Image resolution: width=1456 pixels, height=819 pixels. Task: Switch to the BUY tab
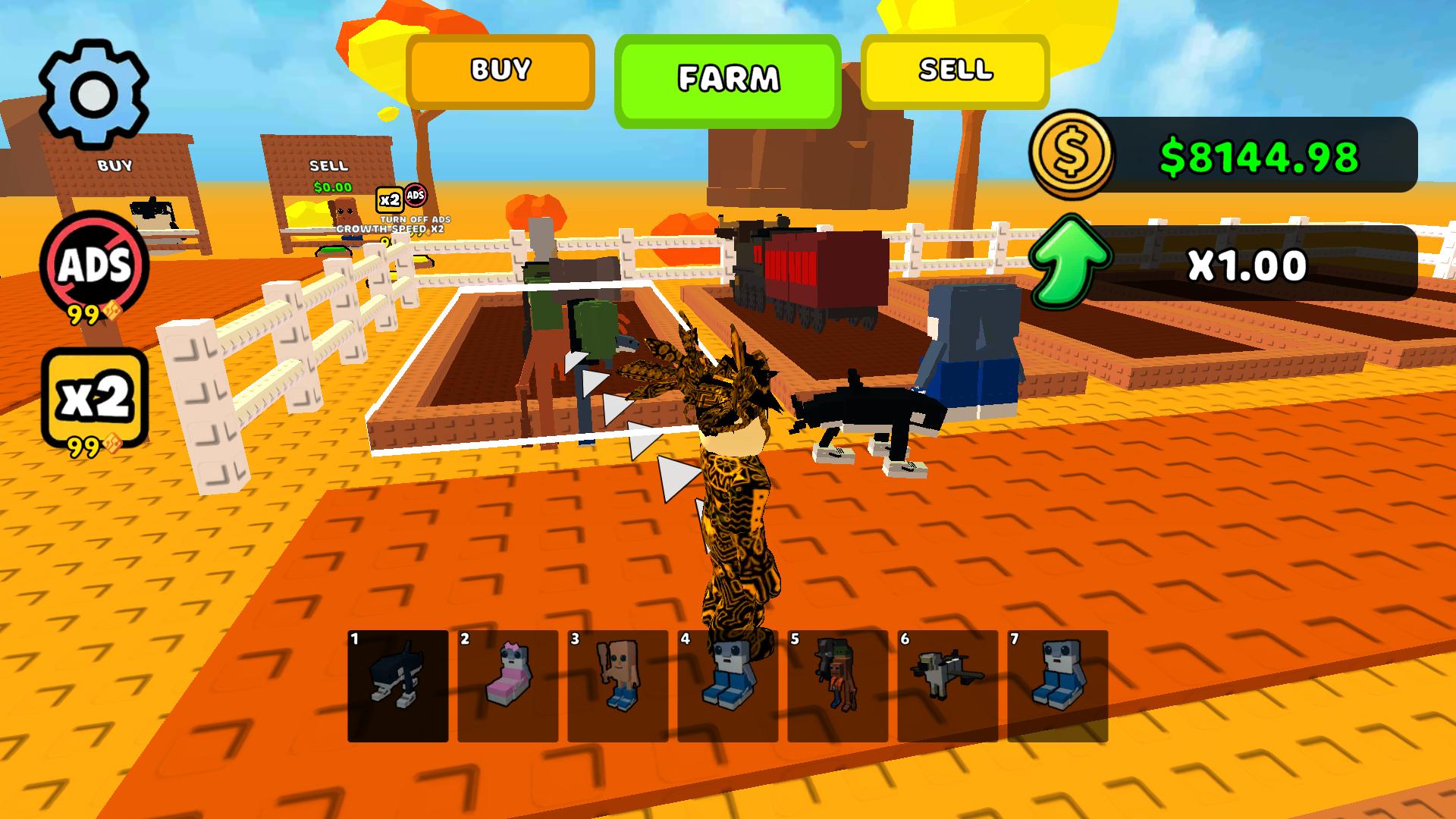point(500,71)
